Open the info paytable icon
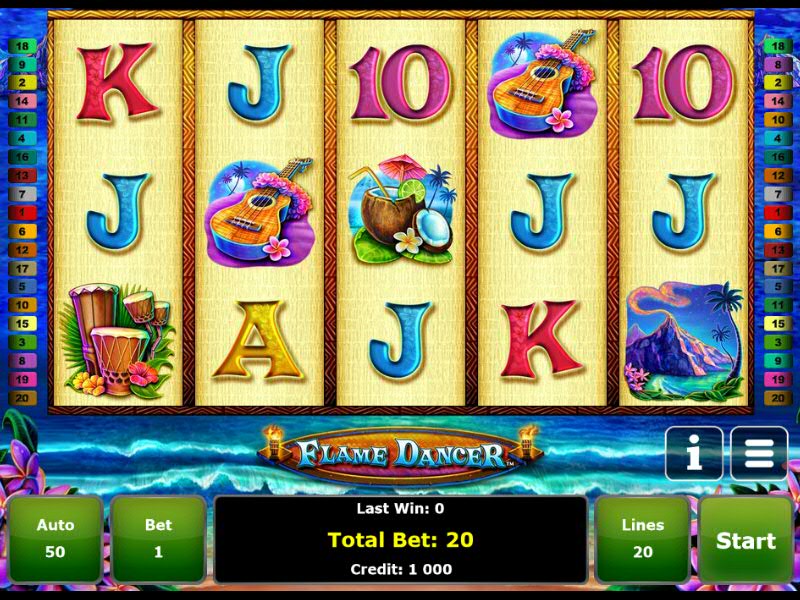 tap(693, 455)
